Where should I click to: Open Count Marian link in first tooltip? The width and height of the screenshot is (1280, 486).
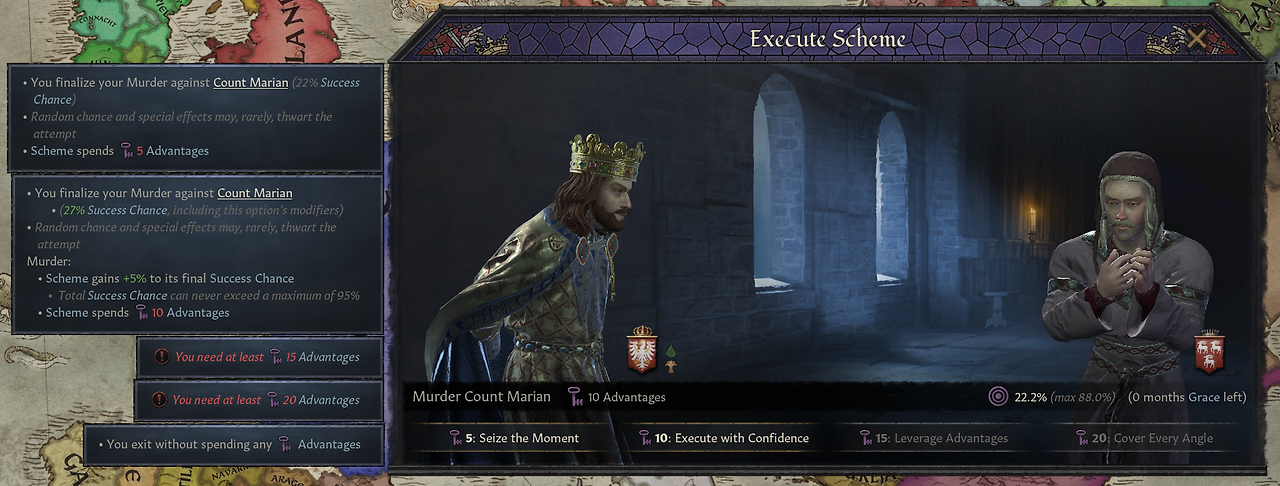tap(250, 83)
